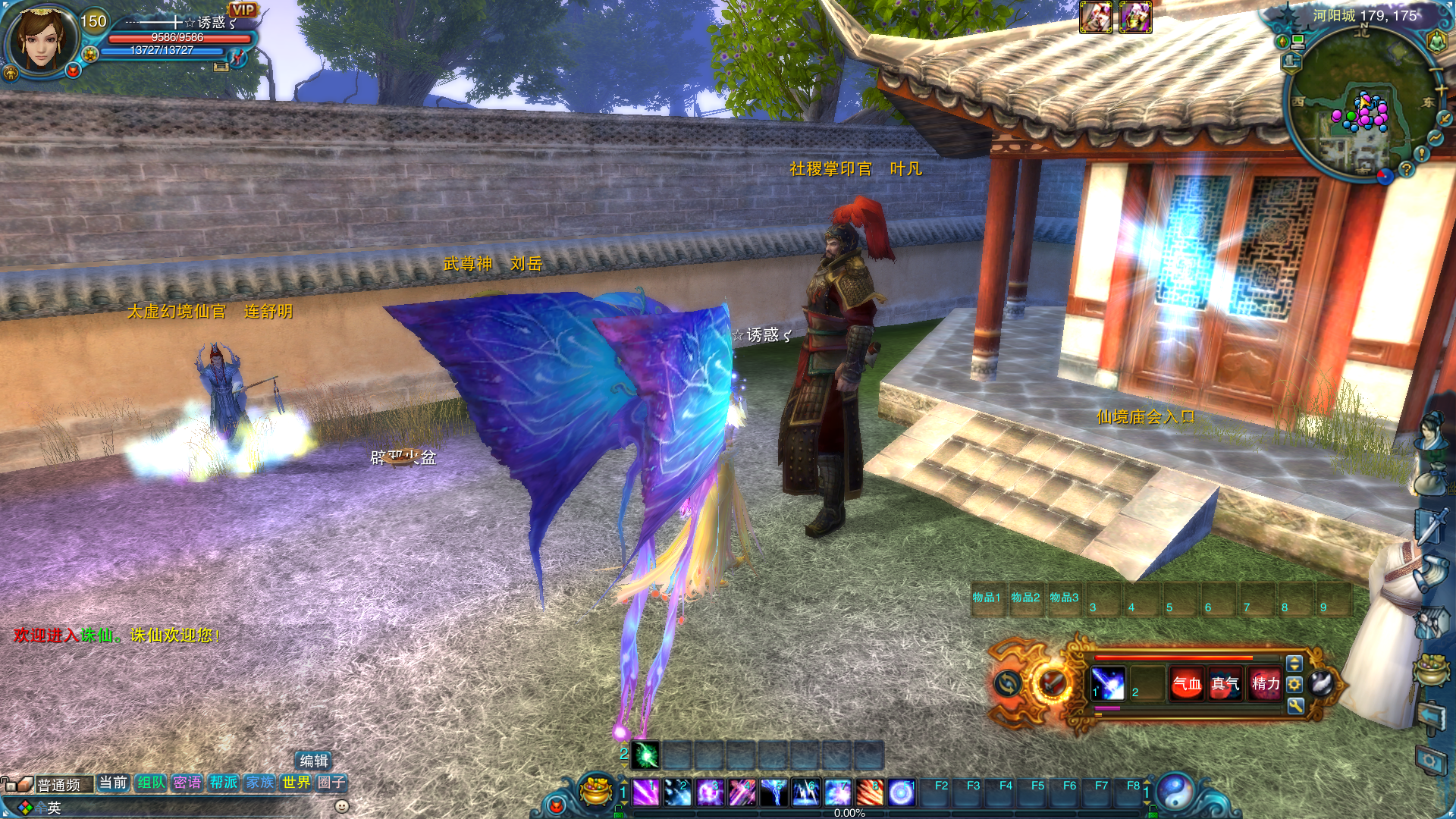Click the yin-yang orb on the skill bar

[1175, 791]
